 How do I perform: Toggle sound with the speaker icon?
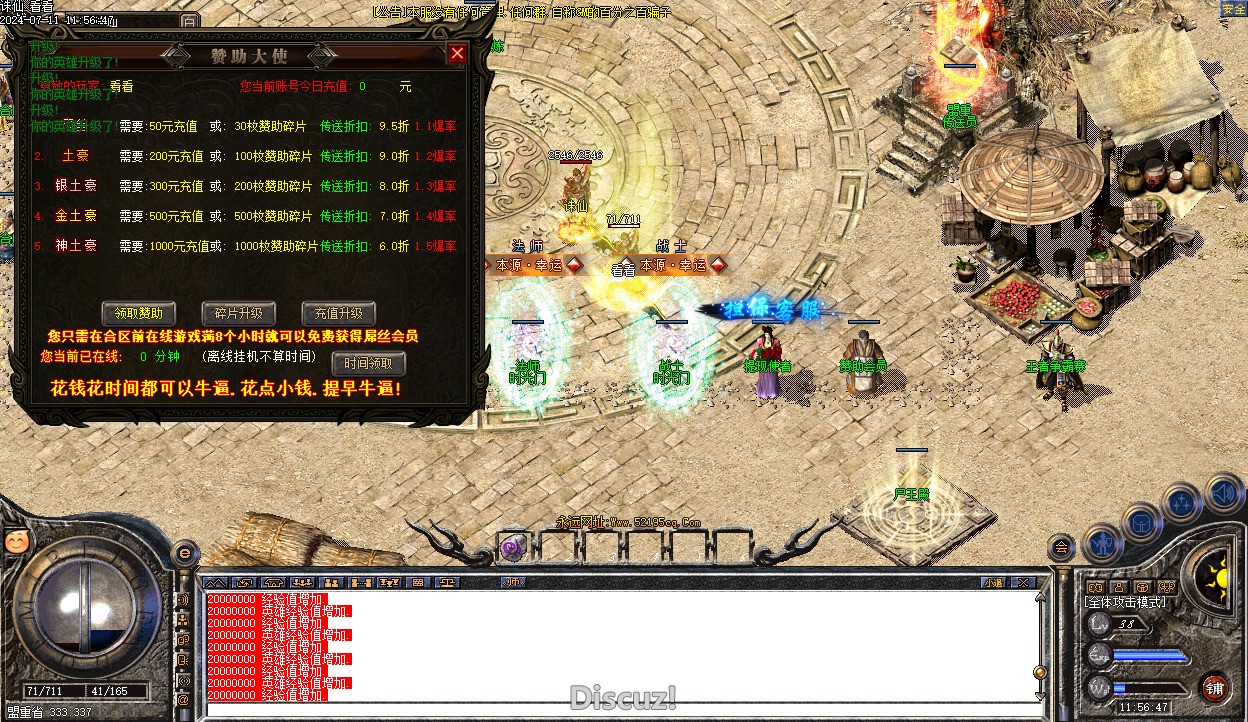point(1223,493)
